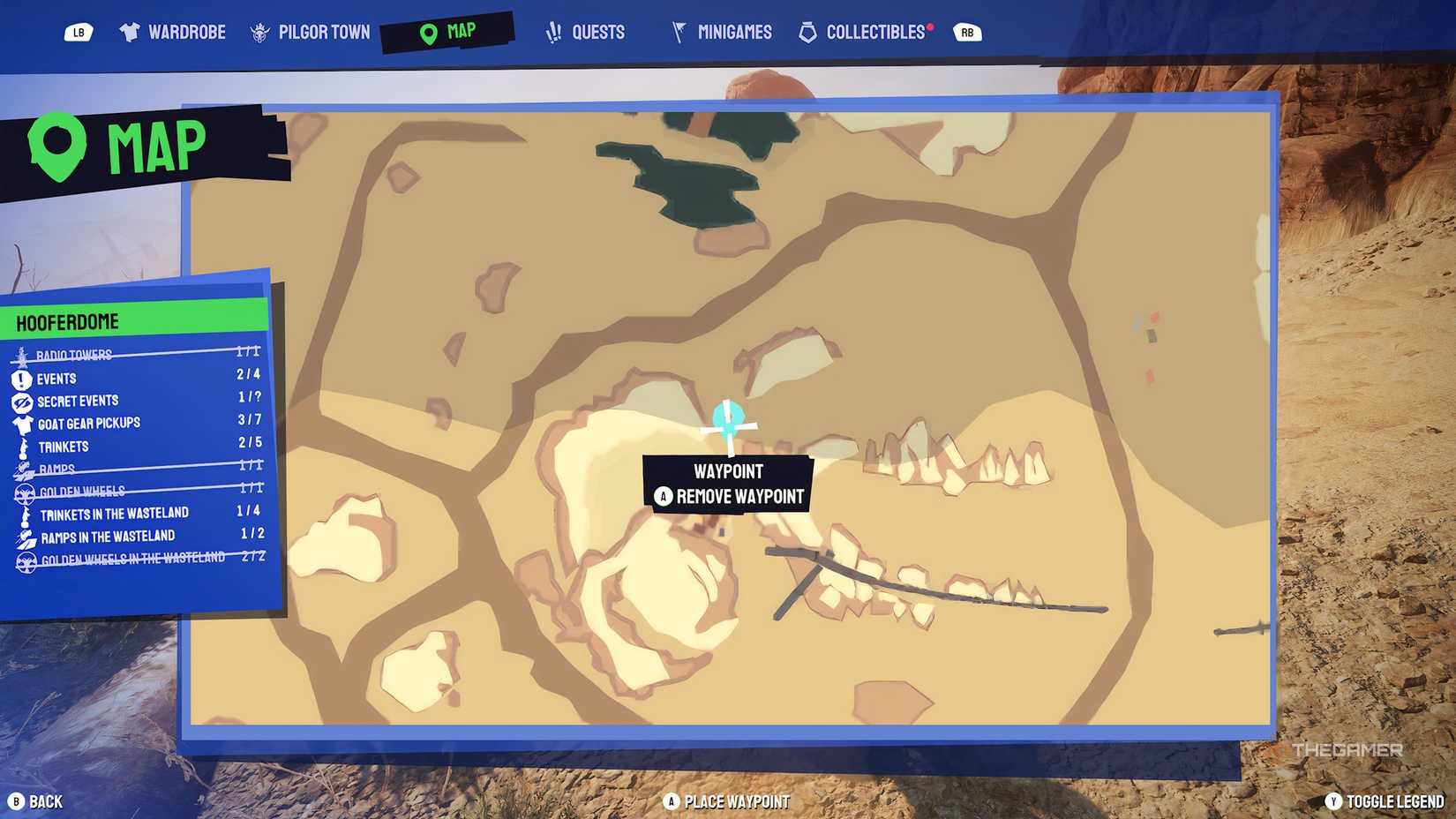
Task: Select the Radio Towers icon in the legend
Action: 19,353
